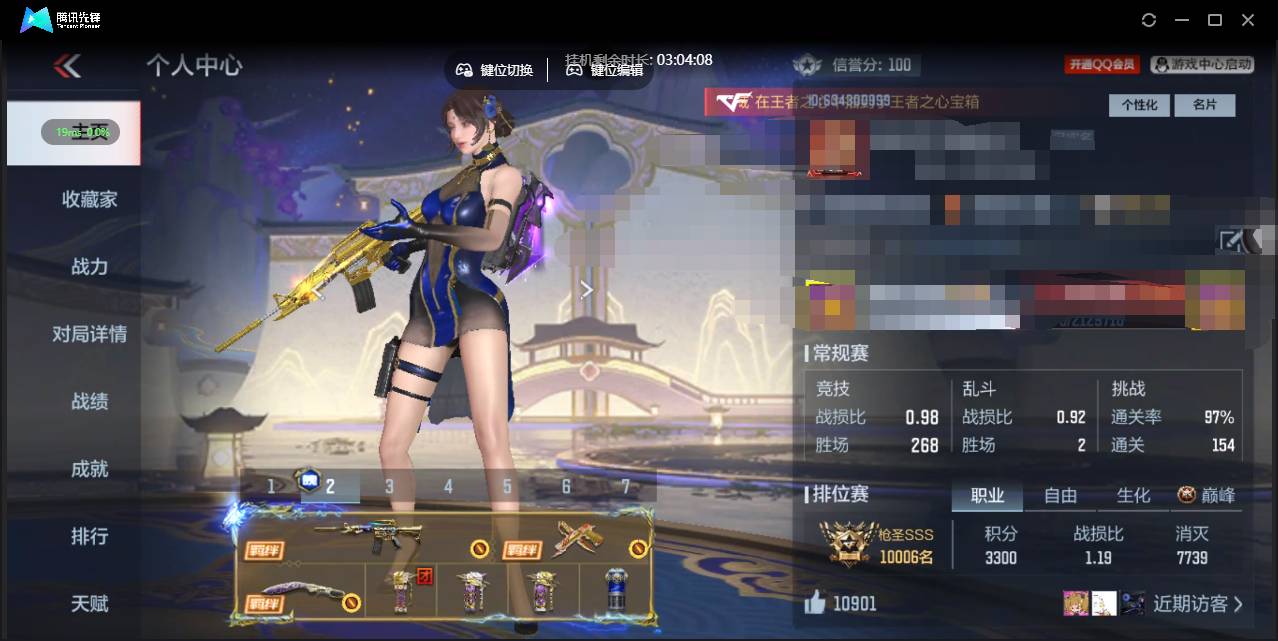Open the 名片 name card button
The height and width of the screenshot is (641, 1278).
(x=1204, y=105)
